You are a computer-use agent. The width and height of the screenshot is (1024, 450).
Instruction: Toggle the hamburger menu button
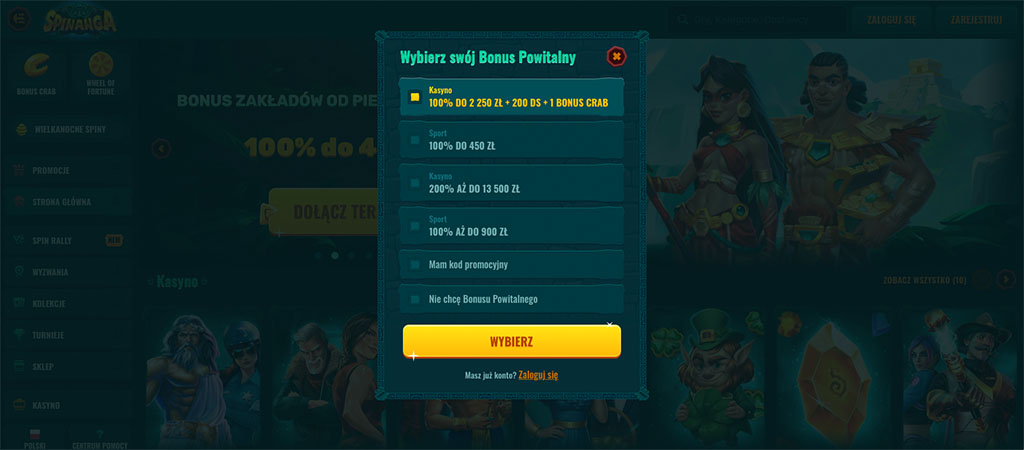click(18, 19)
